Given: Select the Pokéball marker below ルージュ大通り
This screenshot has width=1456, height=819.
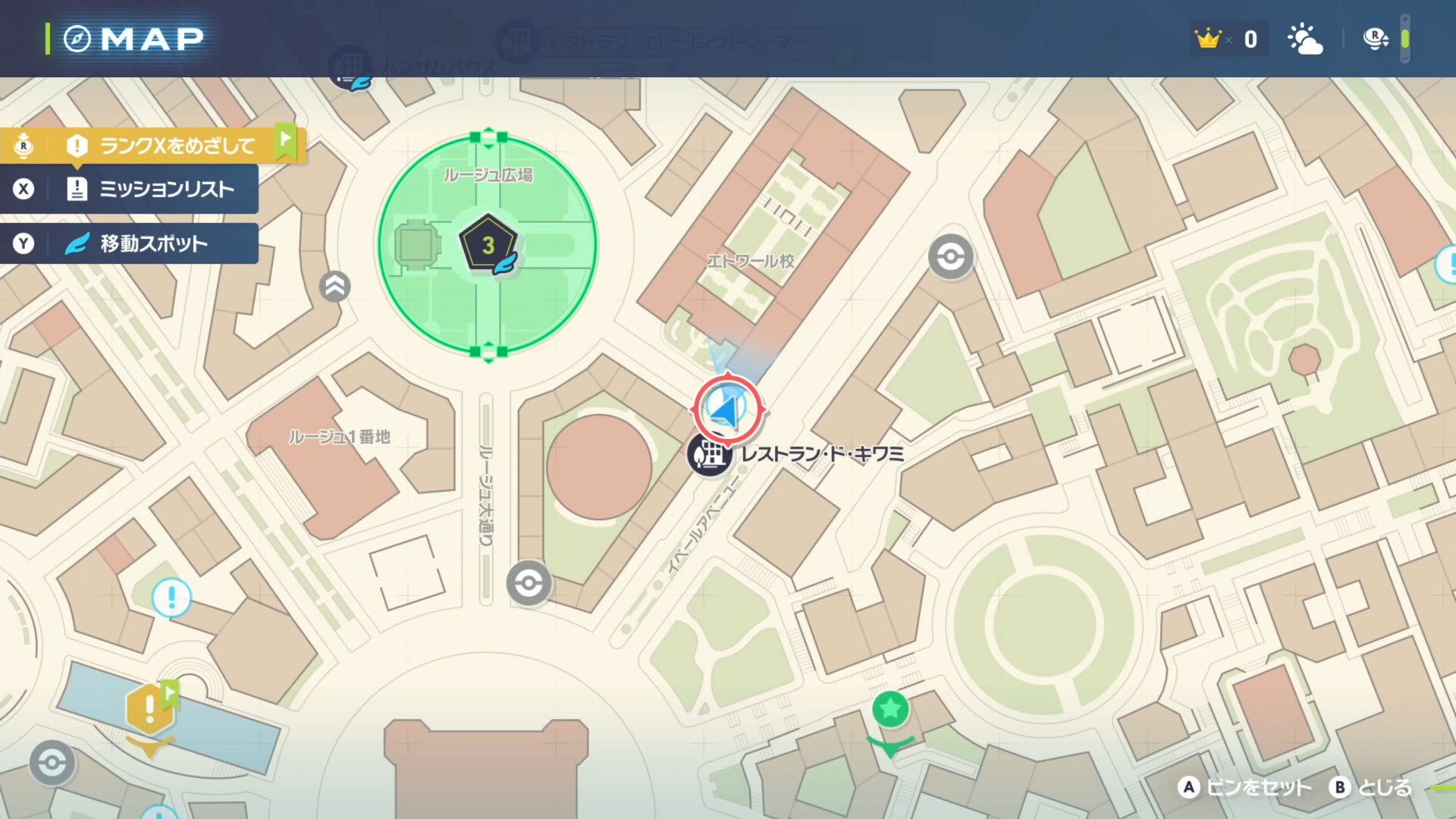Looking at the screenshot, I should tap(529, 583).
